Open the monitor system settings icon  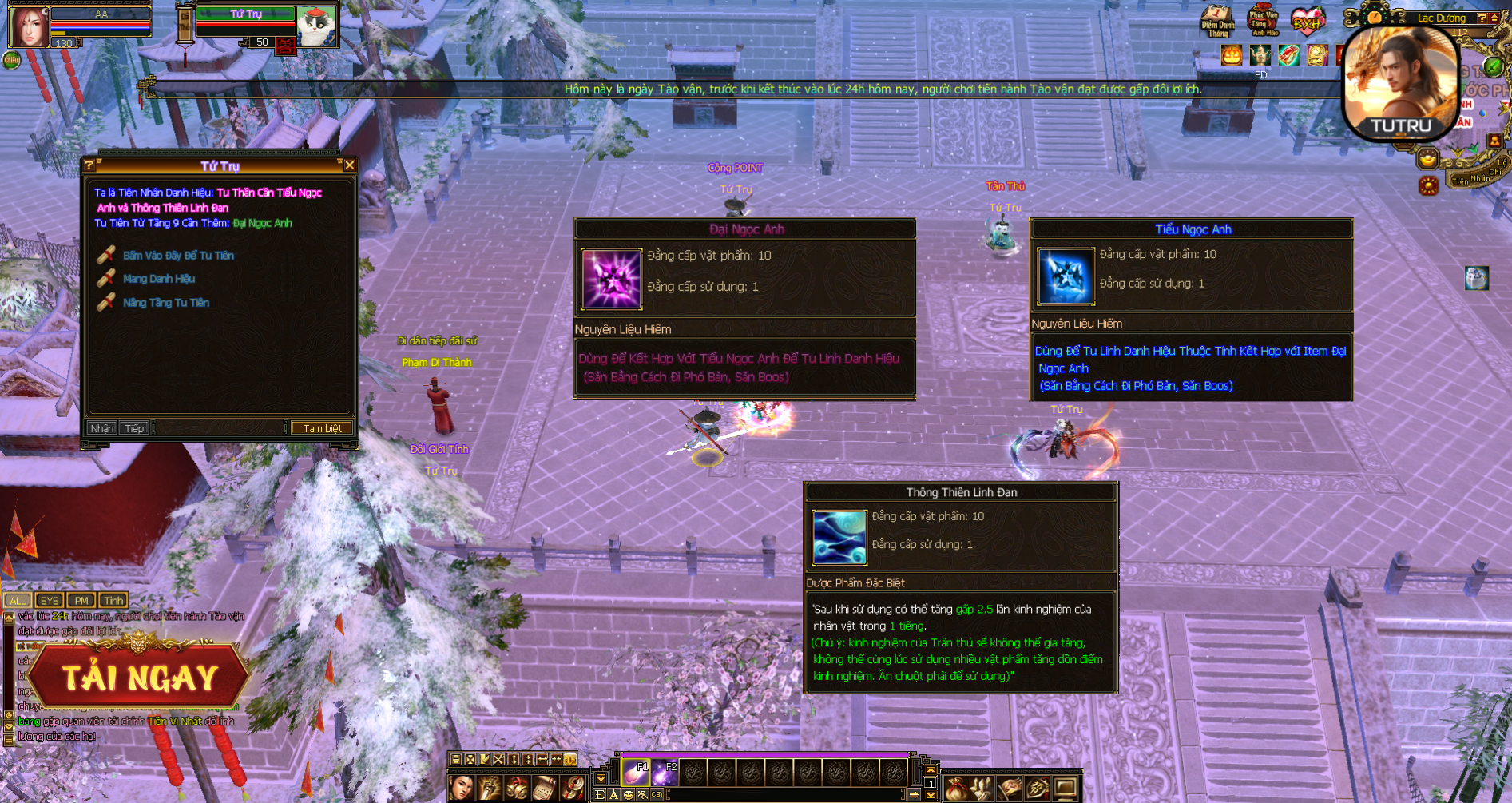(x=1065, y=789)
